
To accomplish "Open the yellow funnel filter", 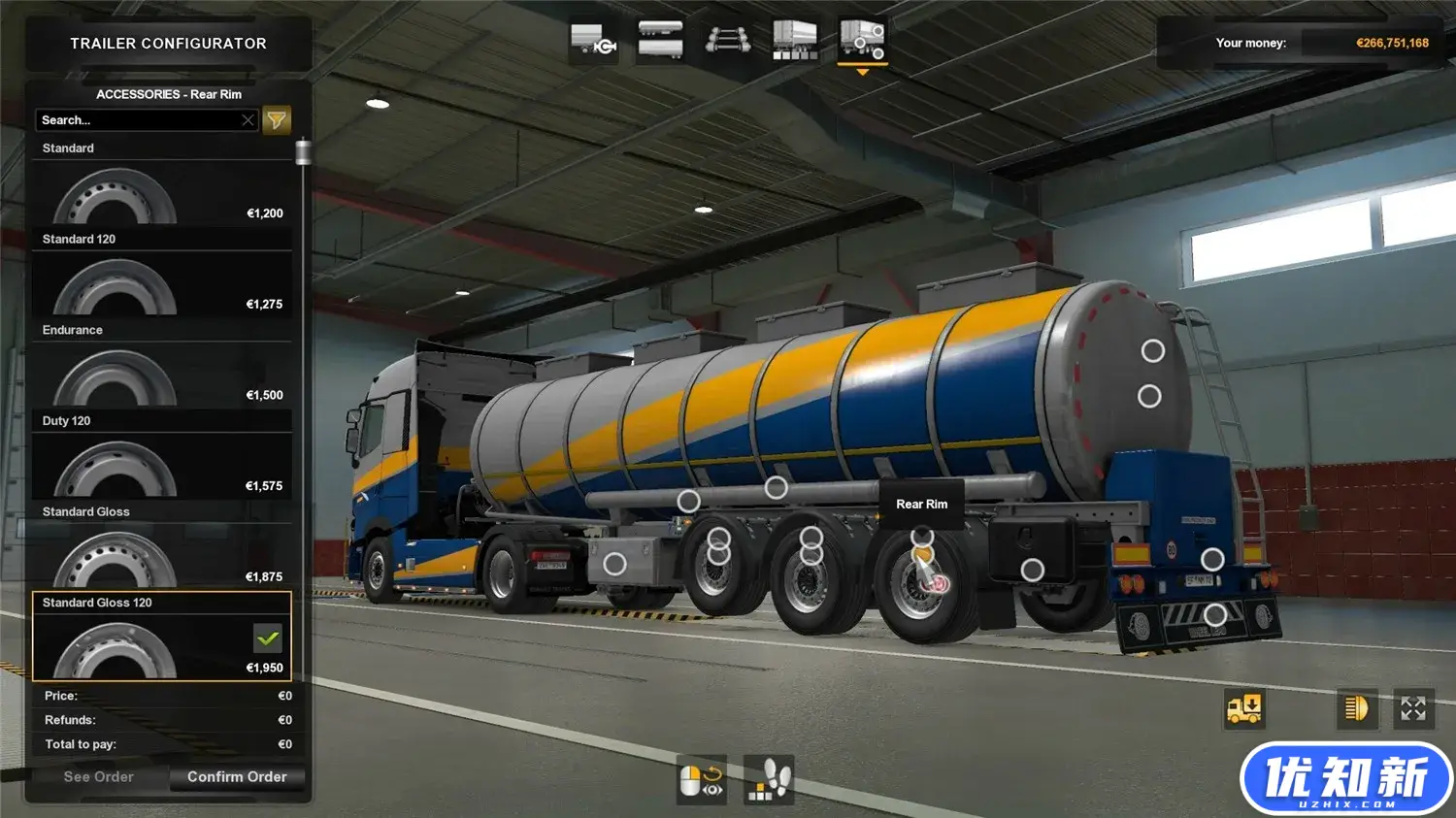I will point(277,120).
